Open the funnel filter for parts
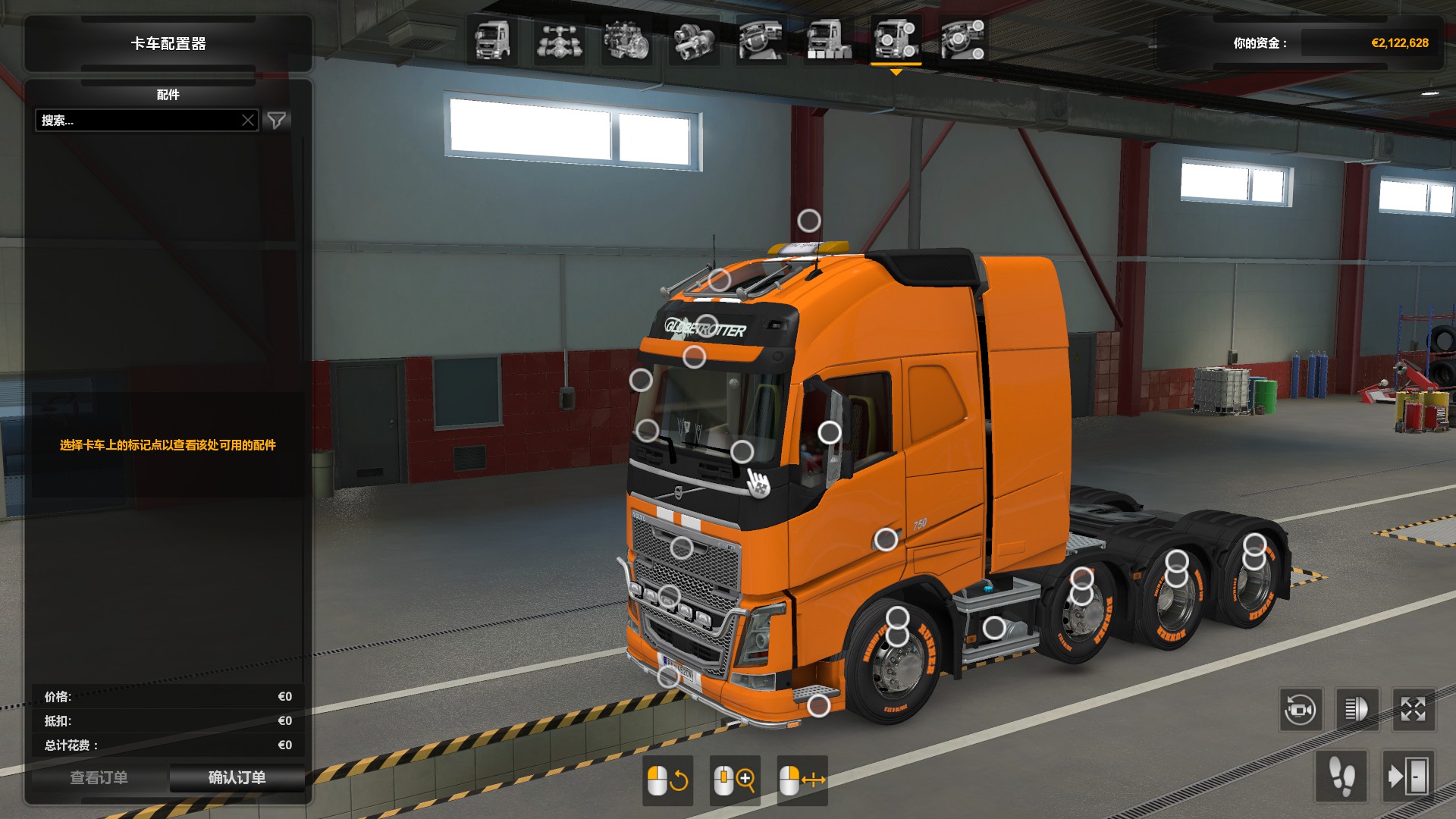Viewport: 1456px width, 819px height. (x=277, y=121)
